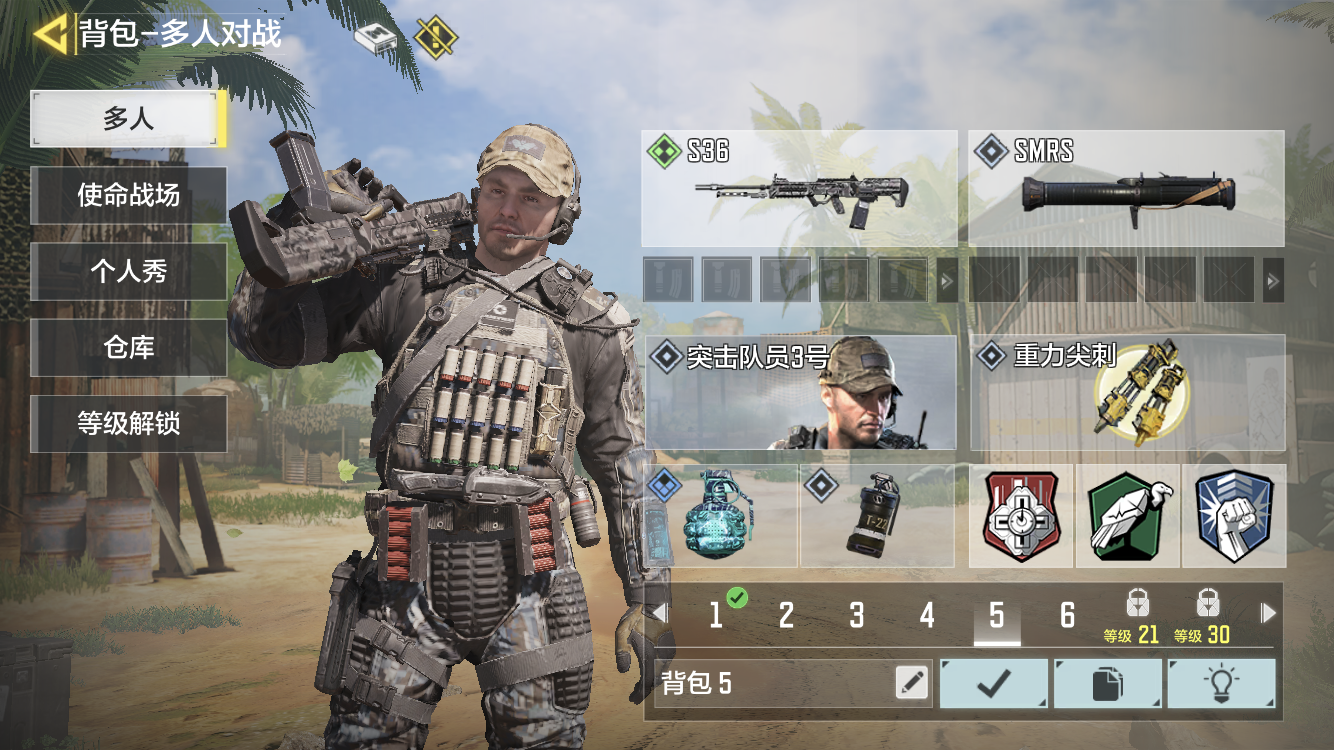Select the 多人 tab
Viewport: 1334px width, 750px height.
(129, 119)
